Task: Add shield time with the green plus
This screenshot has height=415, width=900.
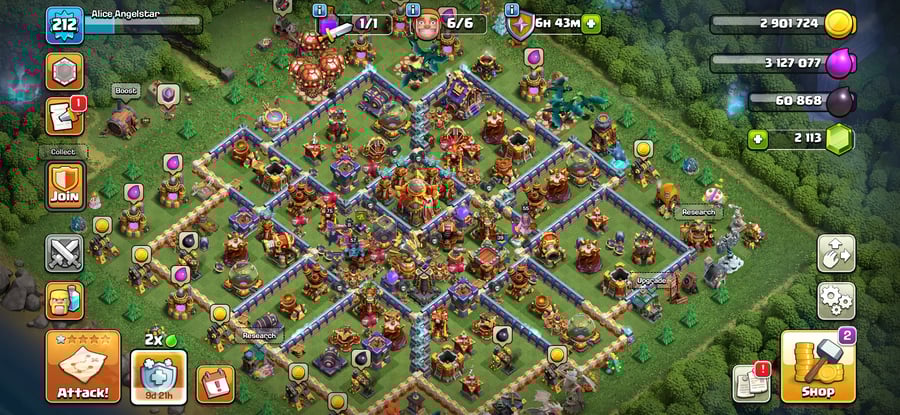Action: pos(591,23)
